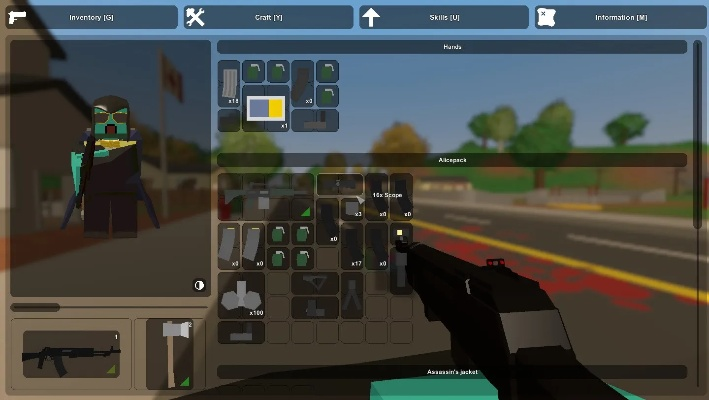Select the primary assault rifle slot
The height and width of the screenshot is (400, 709).
[71, 355]
